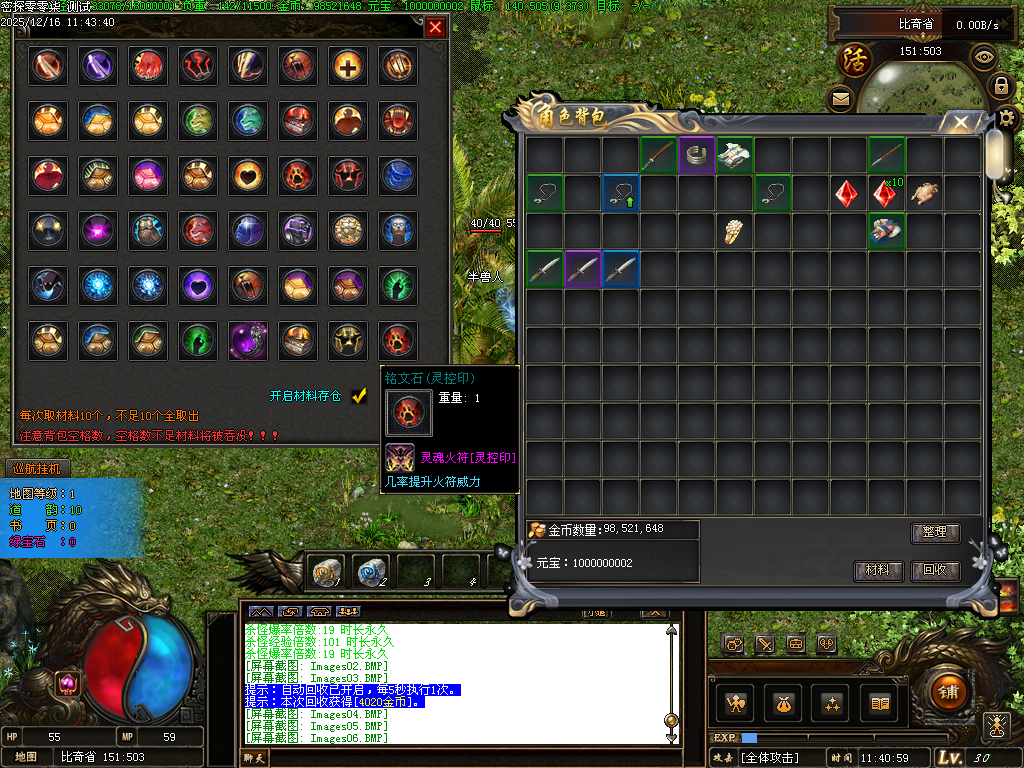This screenshot has height=768, width=1024.
Task: Use the scroll in hotbar slot 1
Action: pos(327,570)
